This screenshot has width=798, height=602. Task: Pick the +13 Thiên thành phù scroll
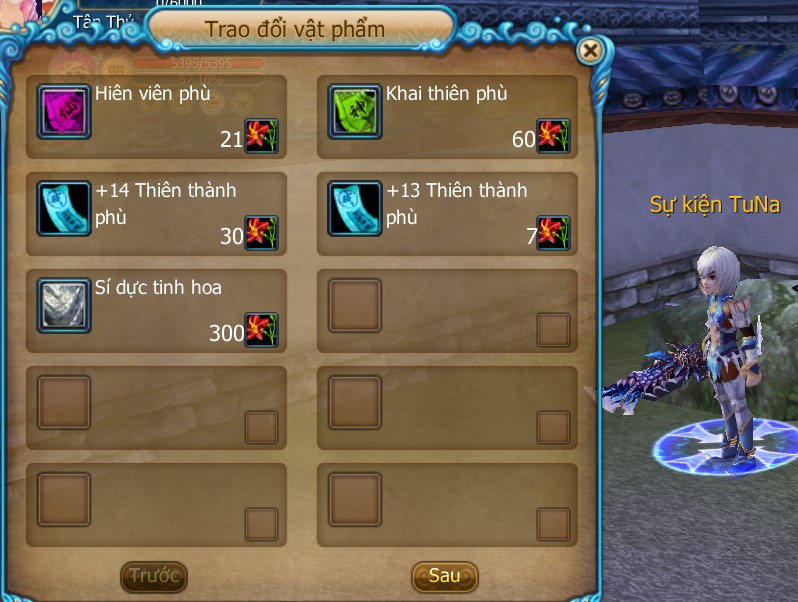355,208
